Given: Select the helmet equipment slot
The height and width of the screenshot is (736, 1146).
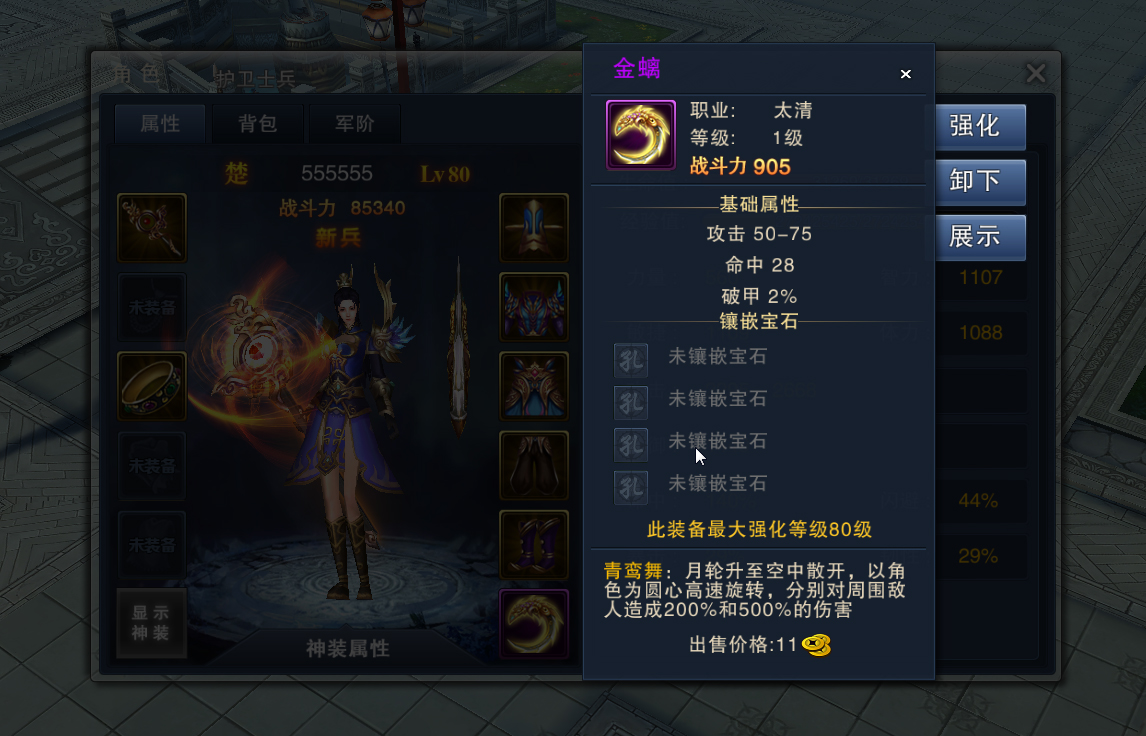Looking at the screenshot, I should [x=534, y=228].
